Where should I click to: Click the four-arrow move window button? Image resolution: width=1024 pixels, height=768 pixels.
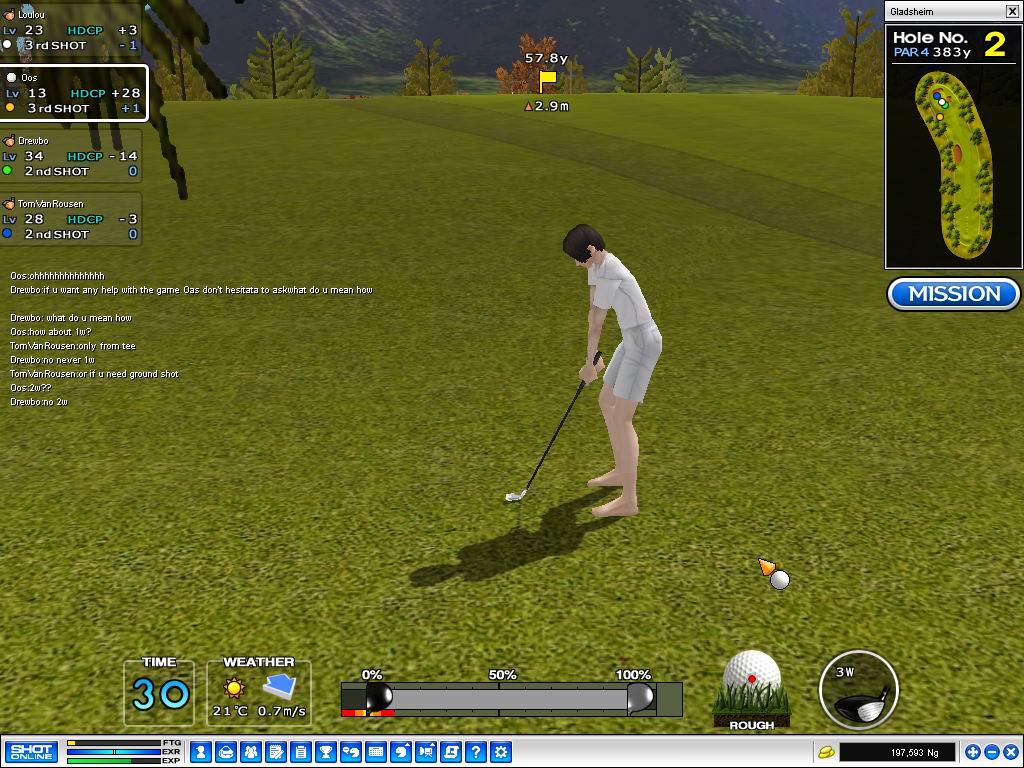972,752
